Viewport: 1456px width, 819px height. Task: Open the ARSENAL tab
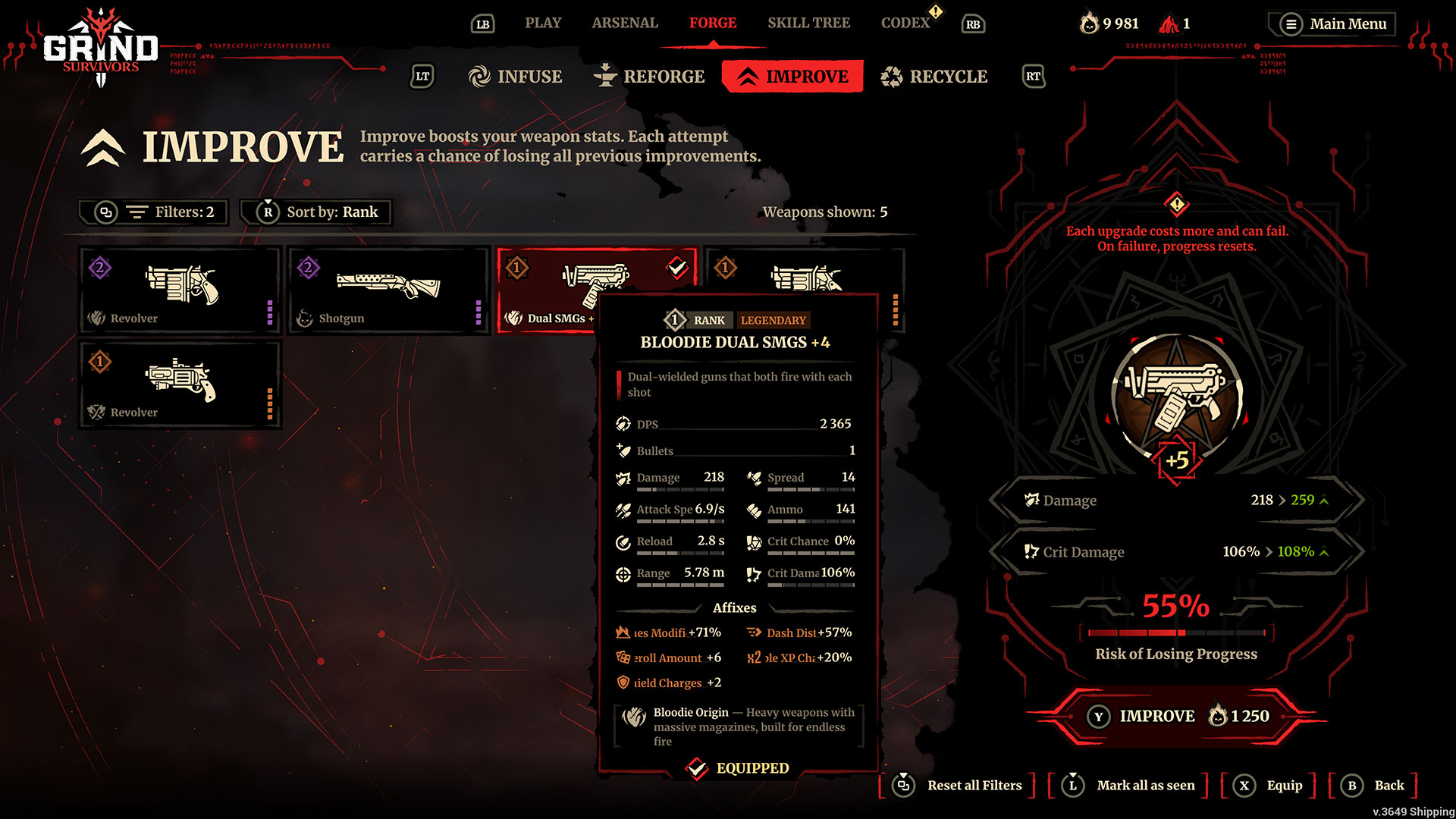click(x=625, y=23)
